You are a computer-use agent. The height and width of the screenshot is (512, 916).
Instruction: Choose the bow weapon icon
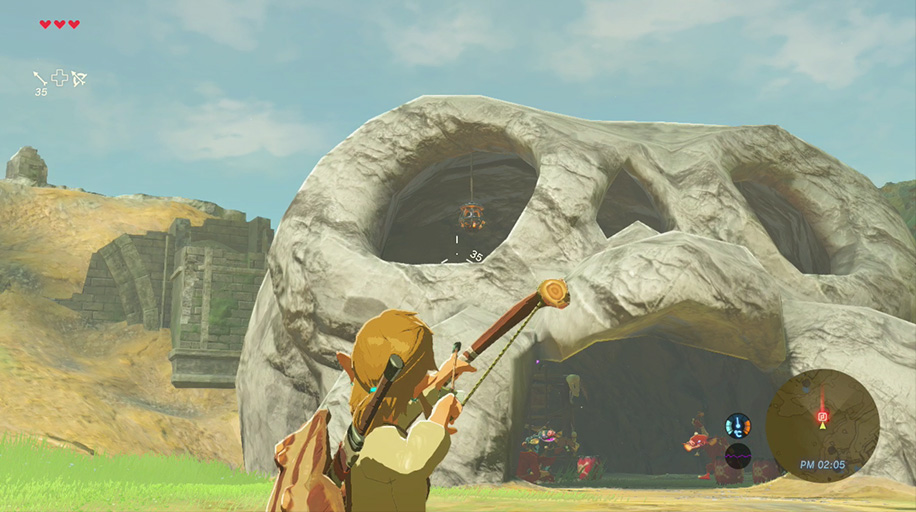point(79,78)
